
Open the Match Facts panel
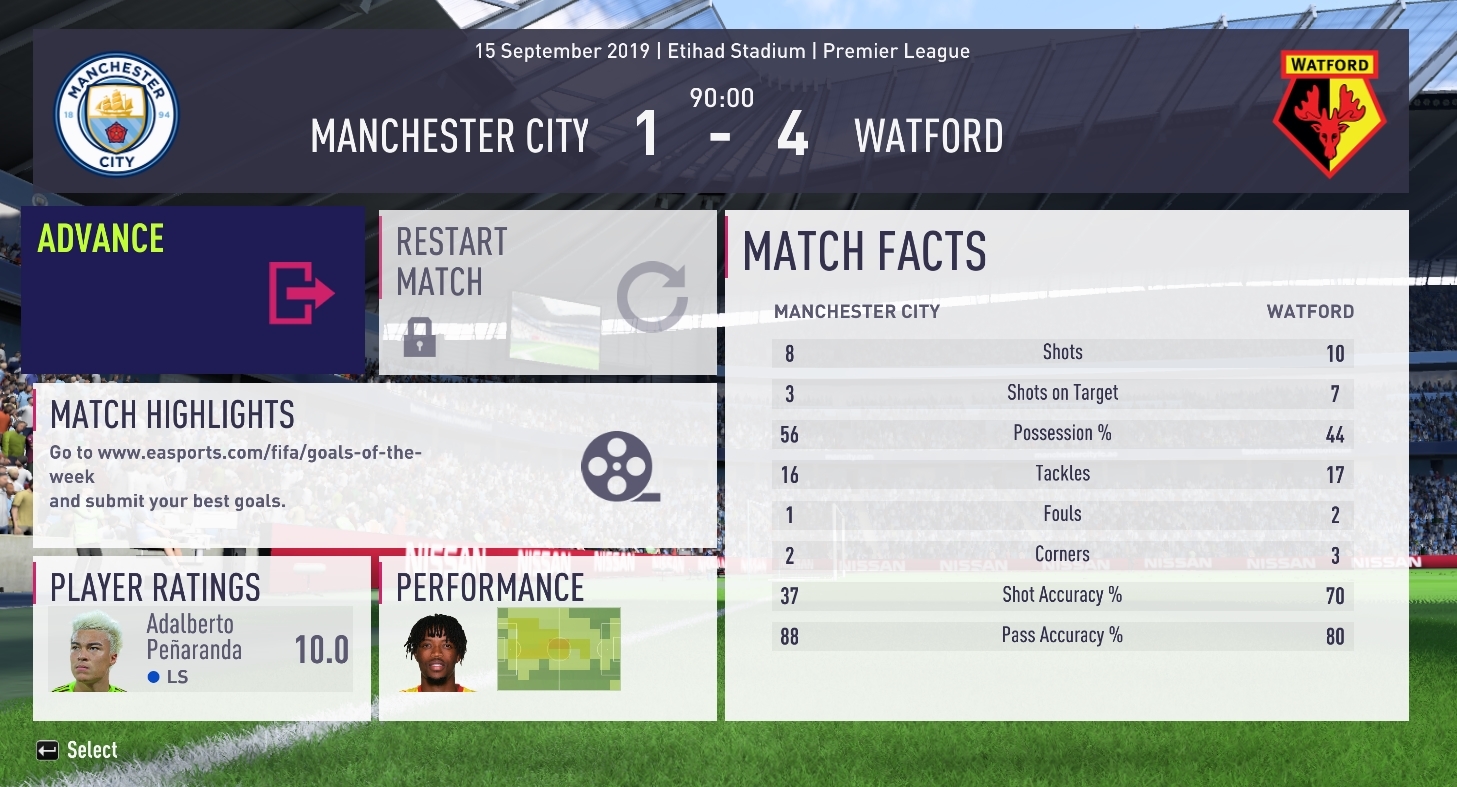tap(1066, 465)
